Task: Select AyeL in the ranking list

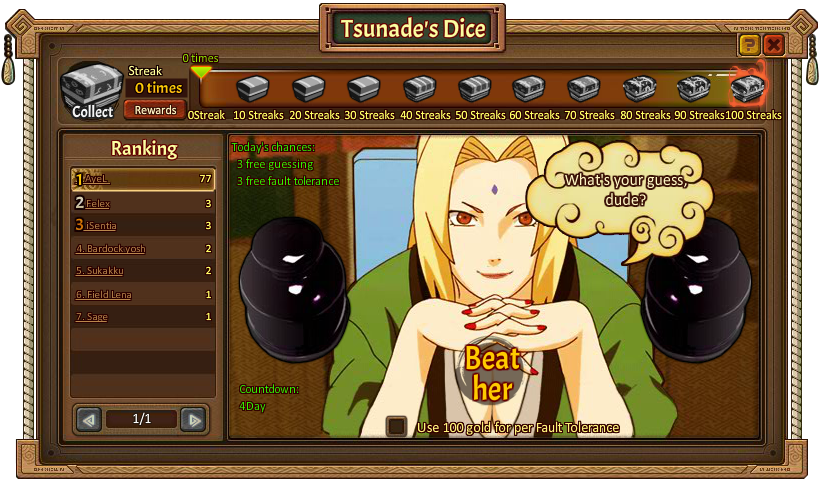Action: pos(97,179)
